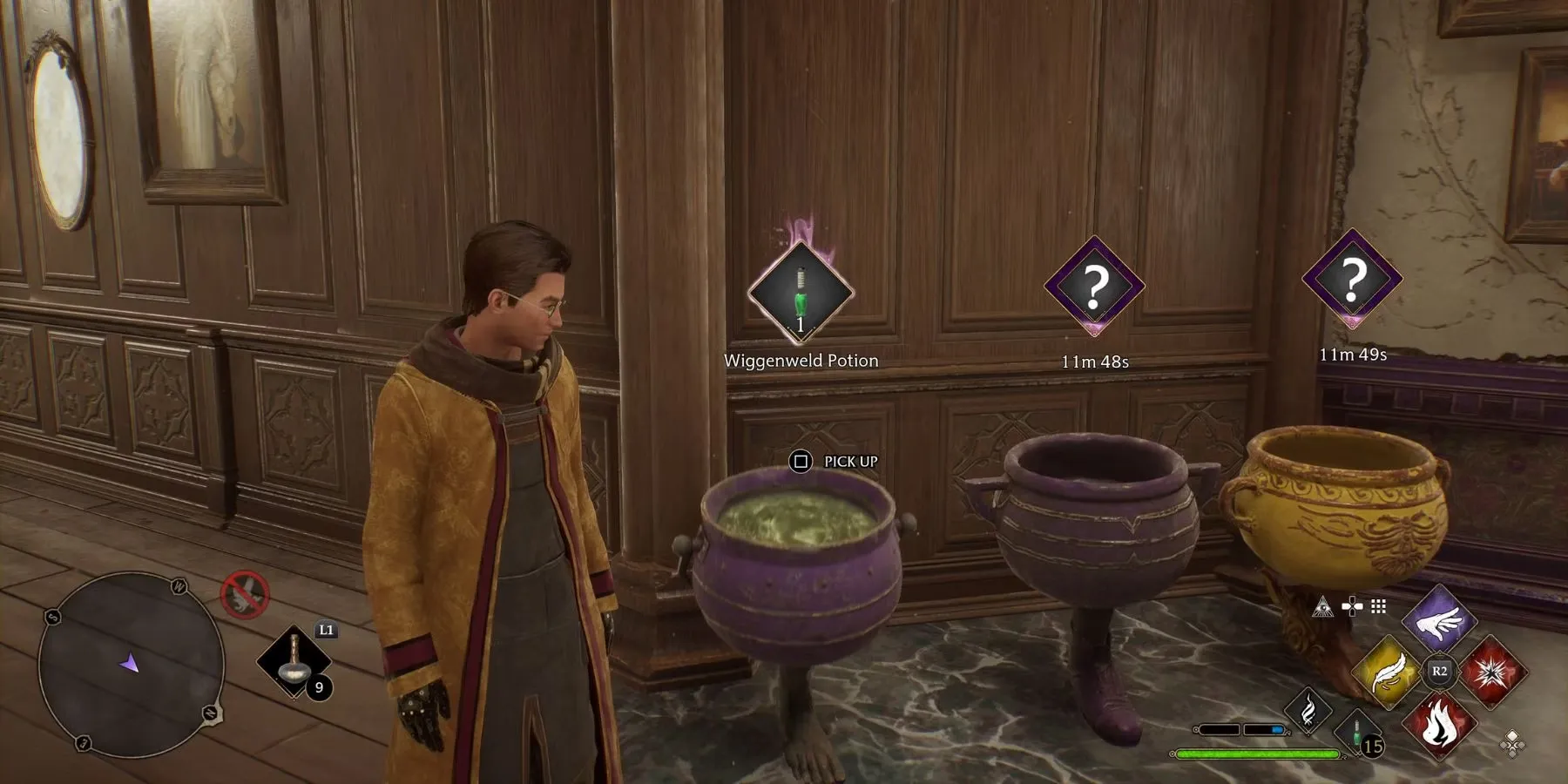Click the four-diamond spell set selector
The width and height of the screenshot is (1568, 784).
coord(1513,743)
